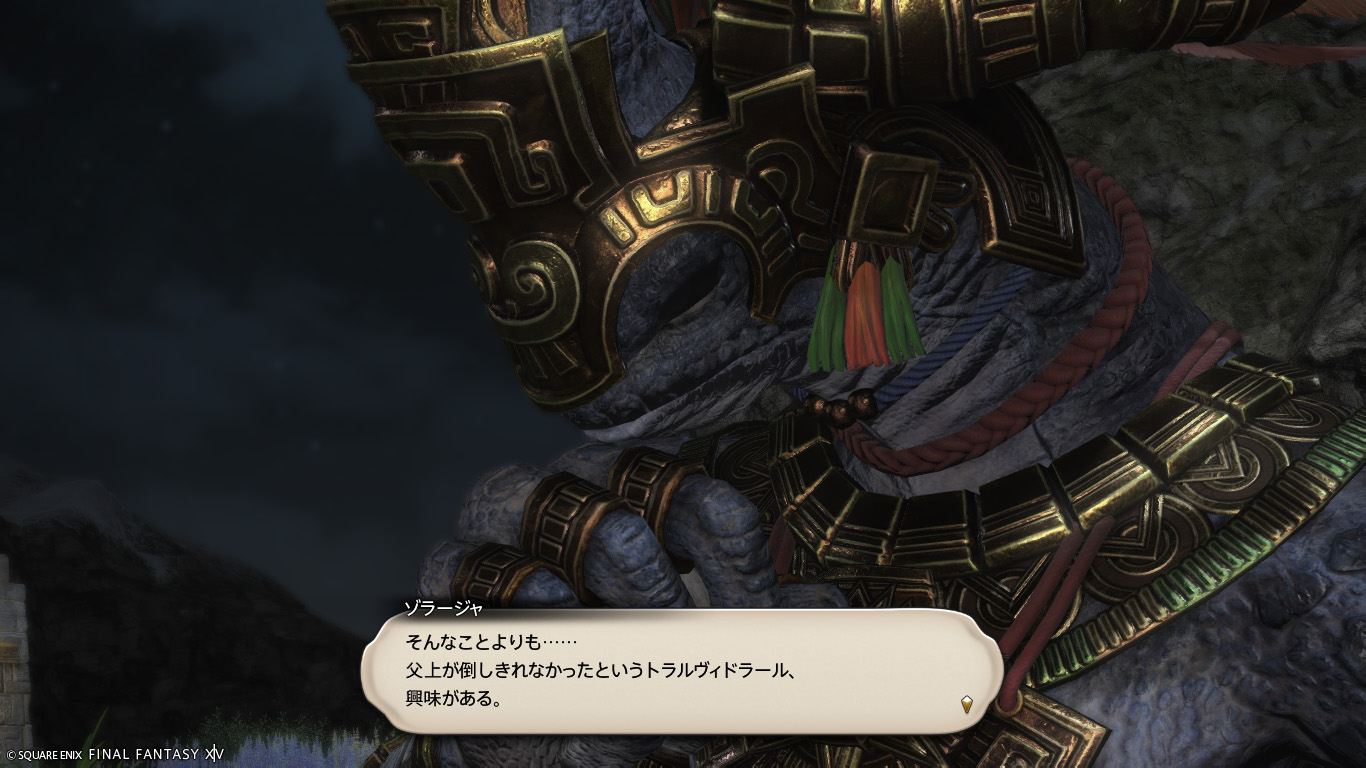The height and width of the screenshot is (768, 1366).
Task: Advance dialogue via the yellow continue arrow
Action: (967, 704)
